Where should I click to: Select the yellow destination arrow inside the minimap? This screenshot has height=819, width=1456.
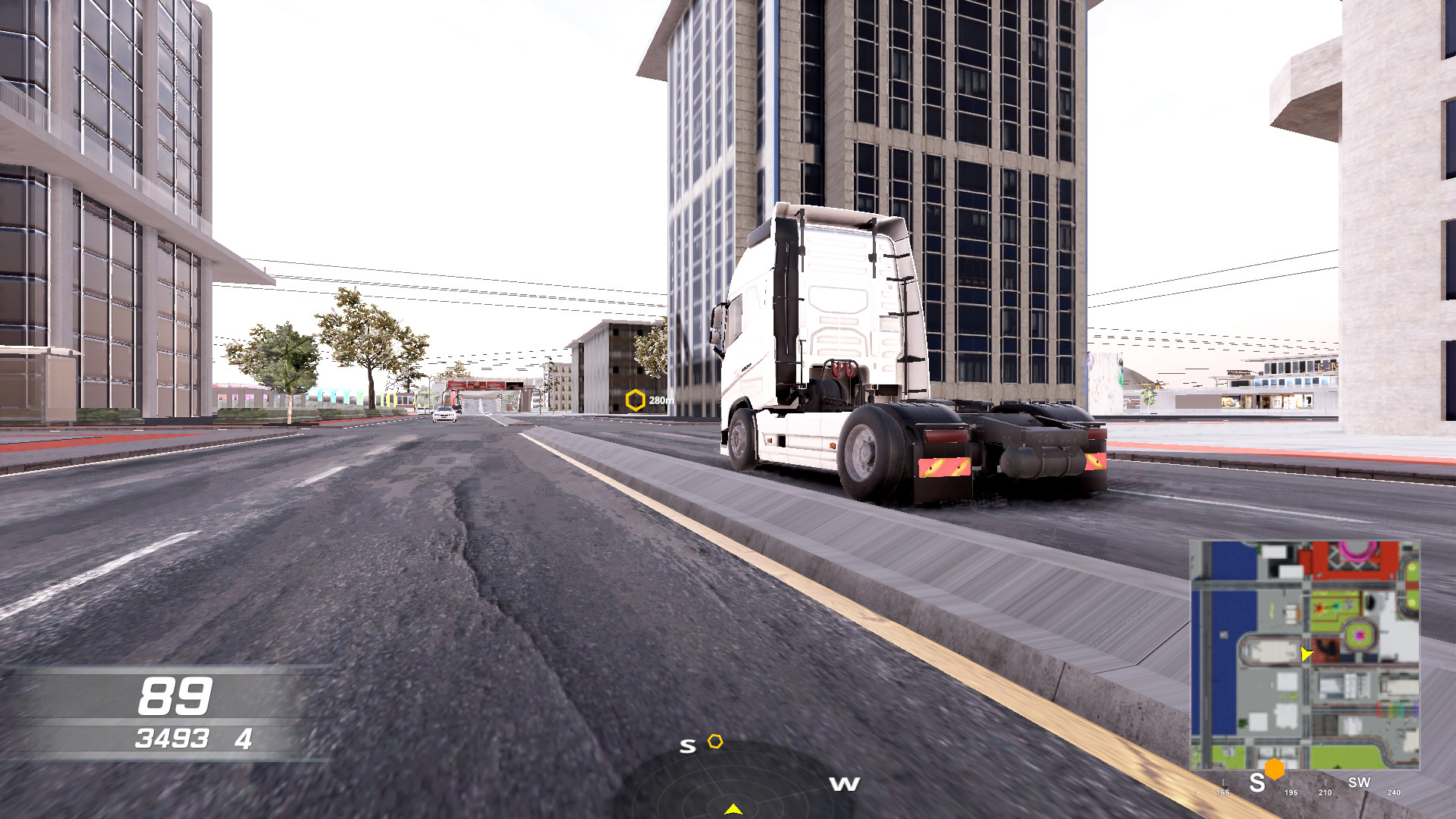tap(1306, 651)
